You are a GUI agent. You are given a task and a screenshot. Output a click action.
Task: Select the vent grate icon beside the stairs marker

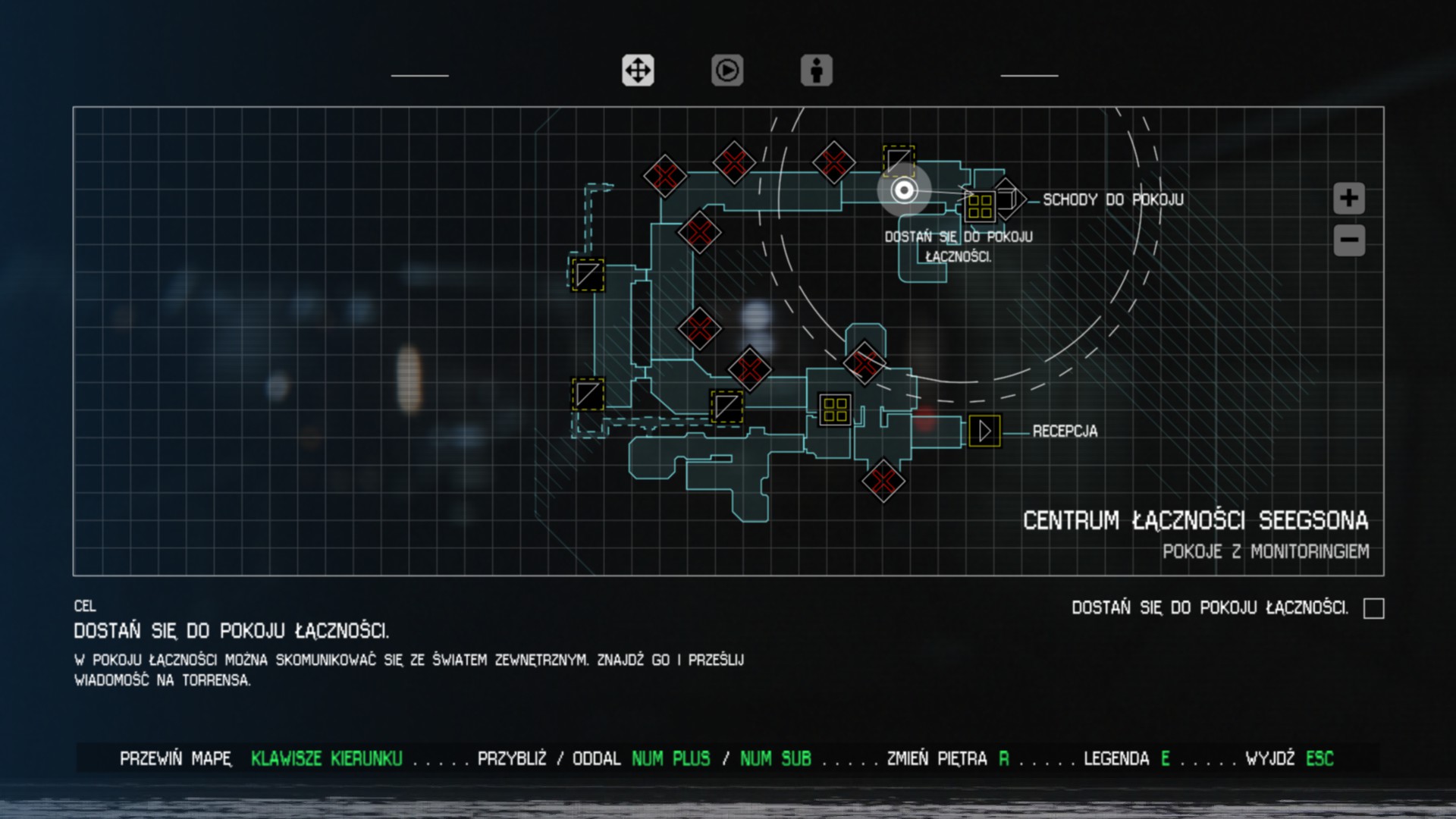tap(980, 203)
